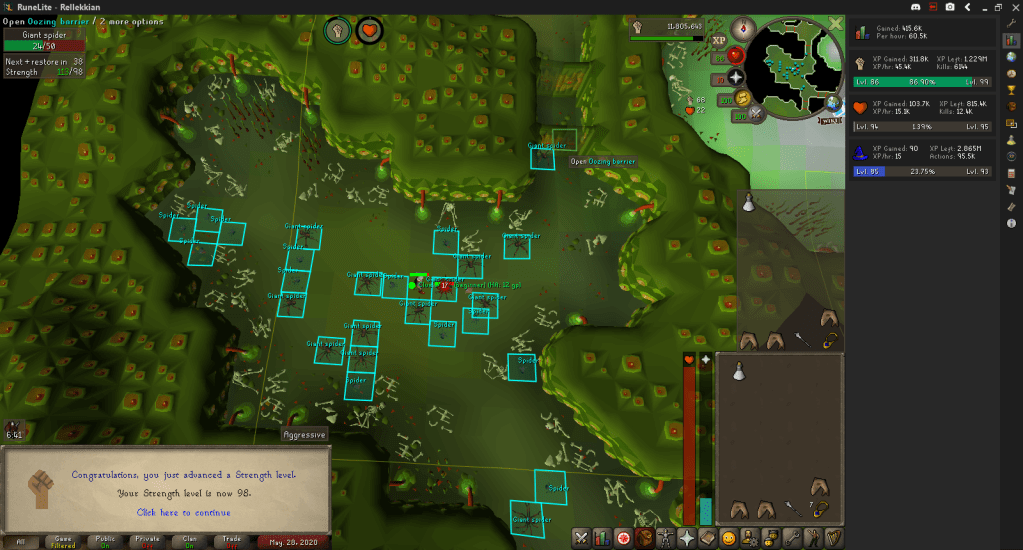
Task: Select the Clan chat tab
Action: (x=189, y=542)
